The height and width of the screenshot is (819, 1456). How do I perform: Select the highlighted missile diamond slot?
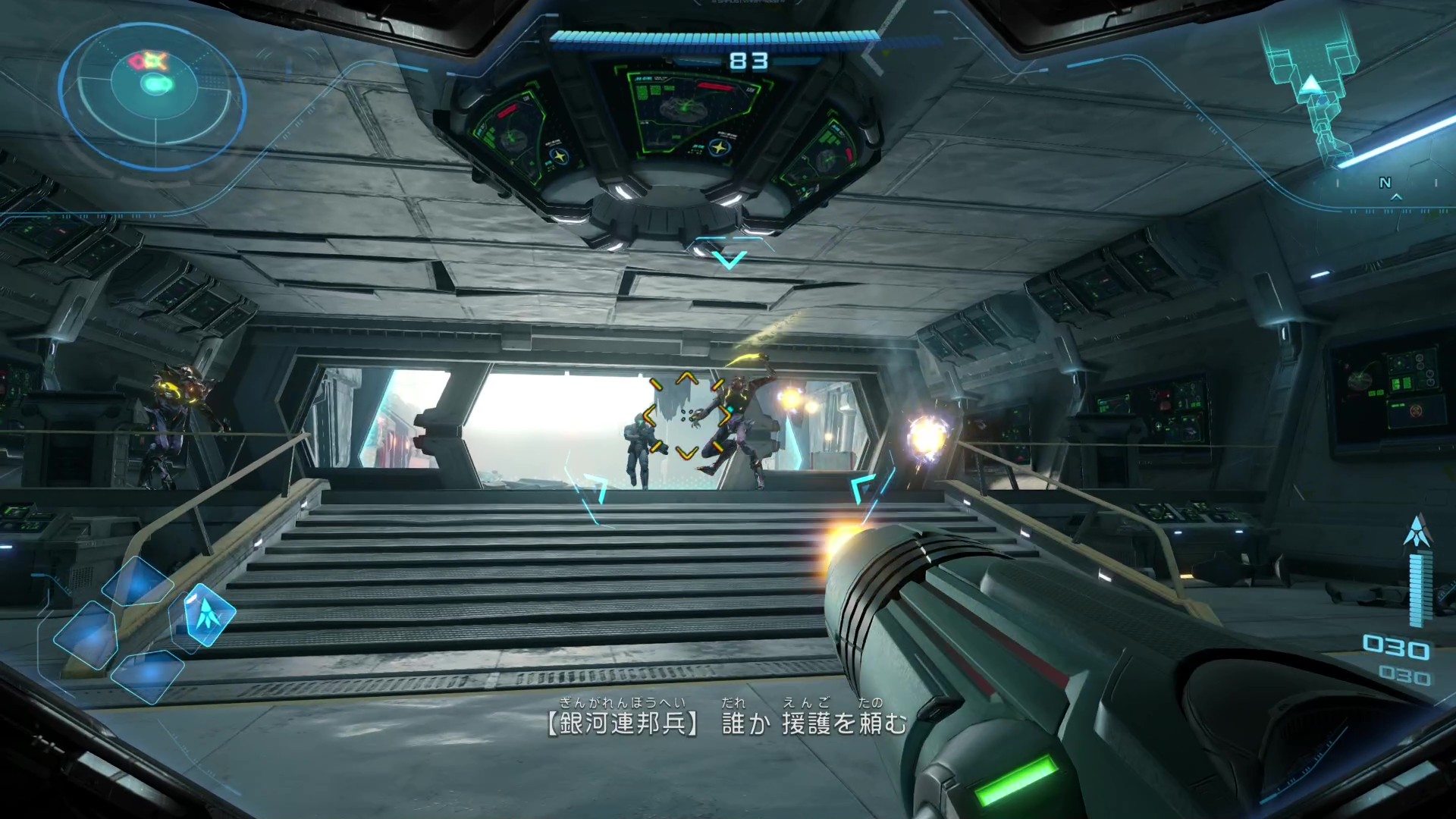click(207, 613)
